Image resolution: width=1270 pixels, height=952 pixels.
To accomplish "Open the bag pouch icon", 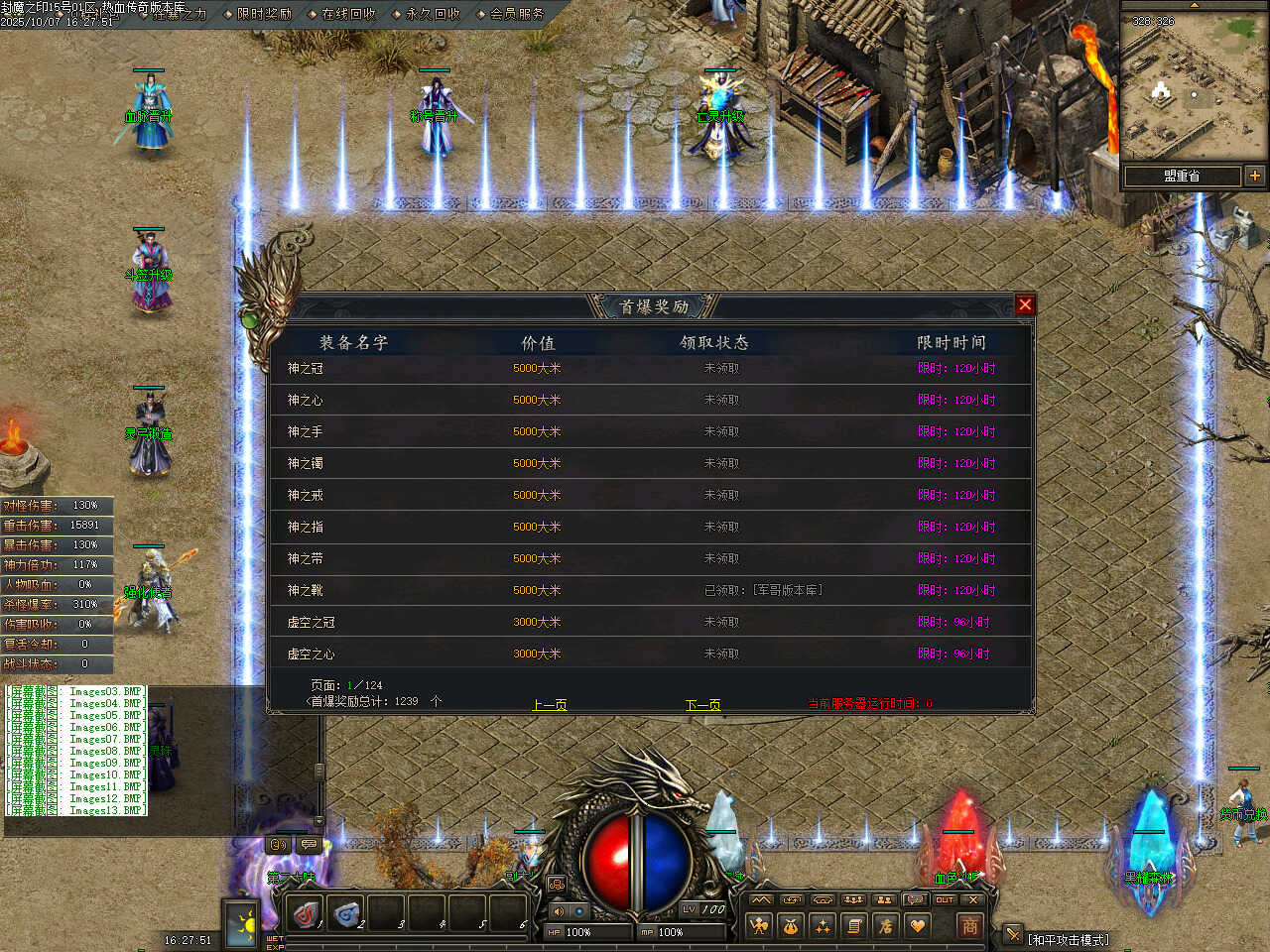I will 791,926.
